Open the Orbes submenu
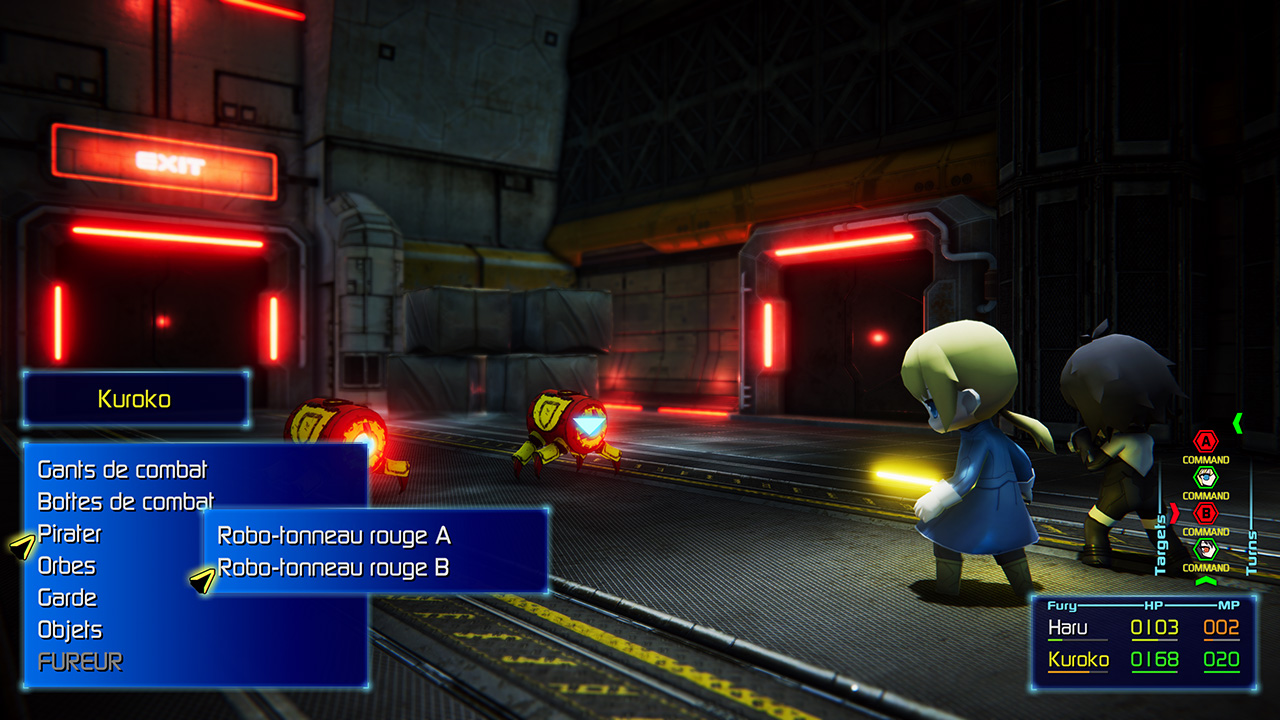This screenshot has height=720, width=1280. click(67, 565)
